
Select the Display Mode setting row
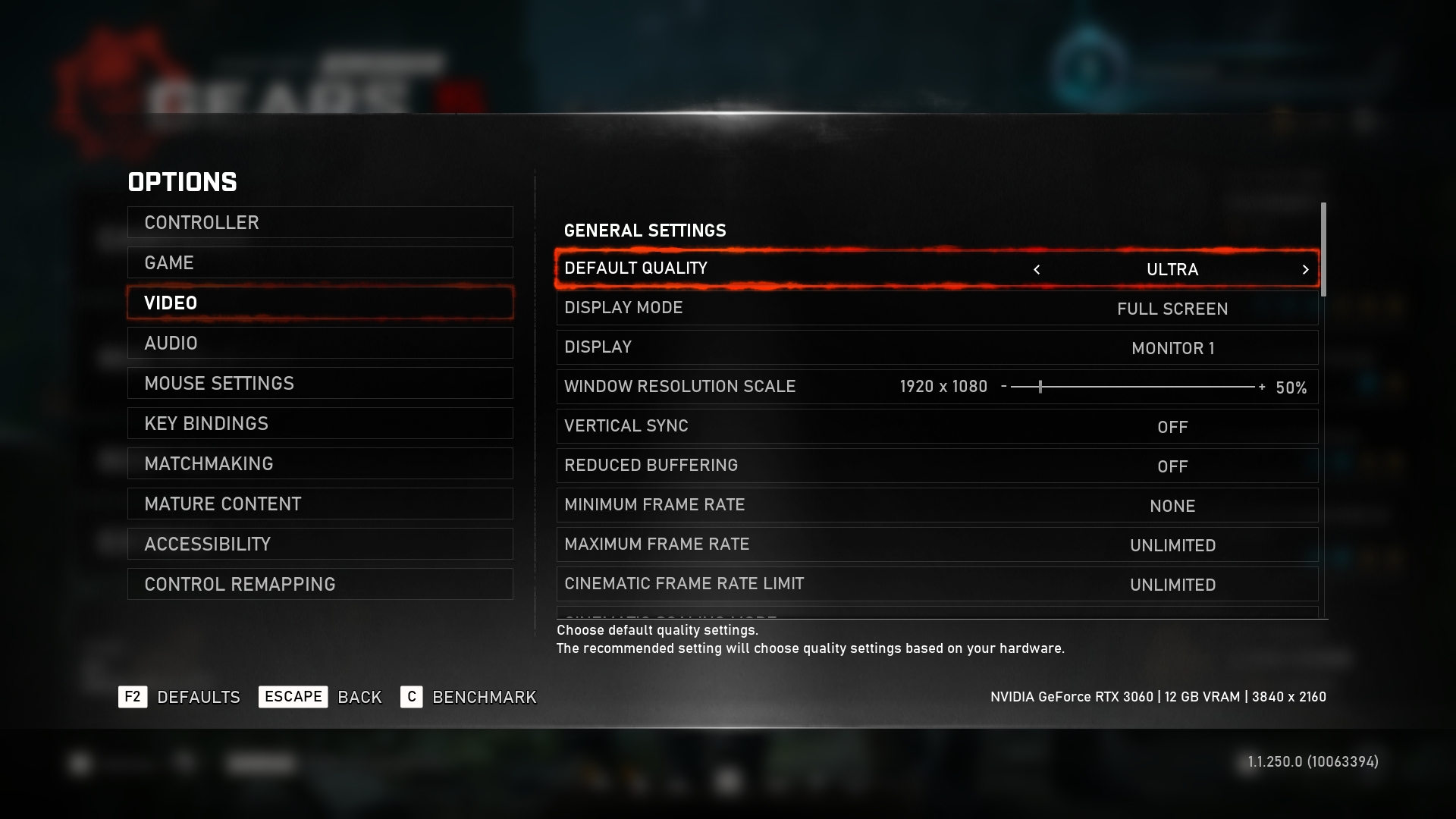tap(937, 308)
